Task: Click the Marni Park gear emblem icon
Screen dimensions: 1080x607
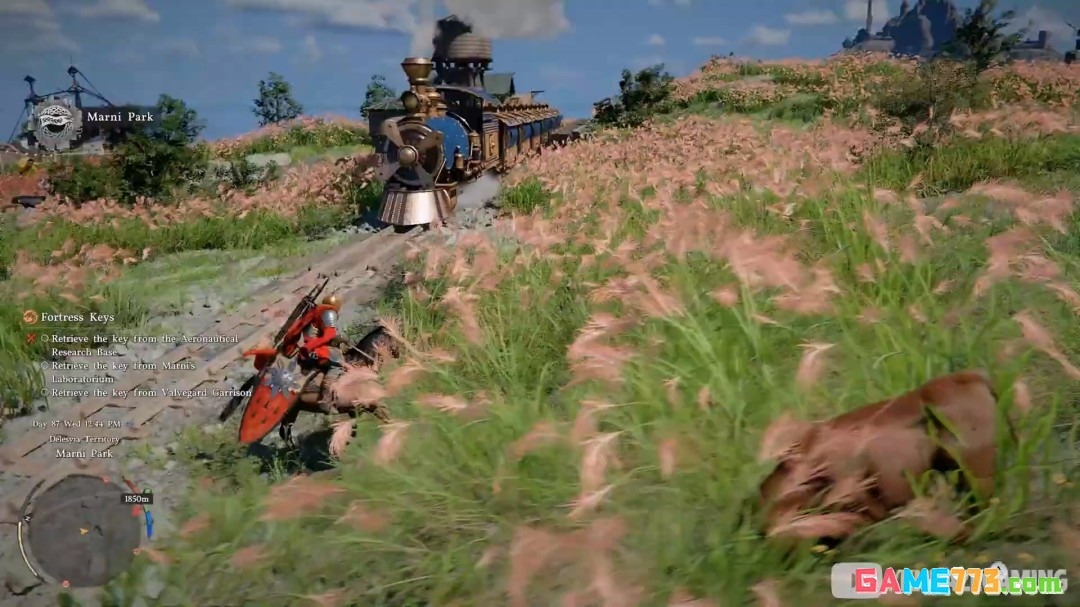Action: pos(56,120)
